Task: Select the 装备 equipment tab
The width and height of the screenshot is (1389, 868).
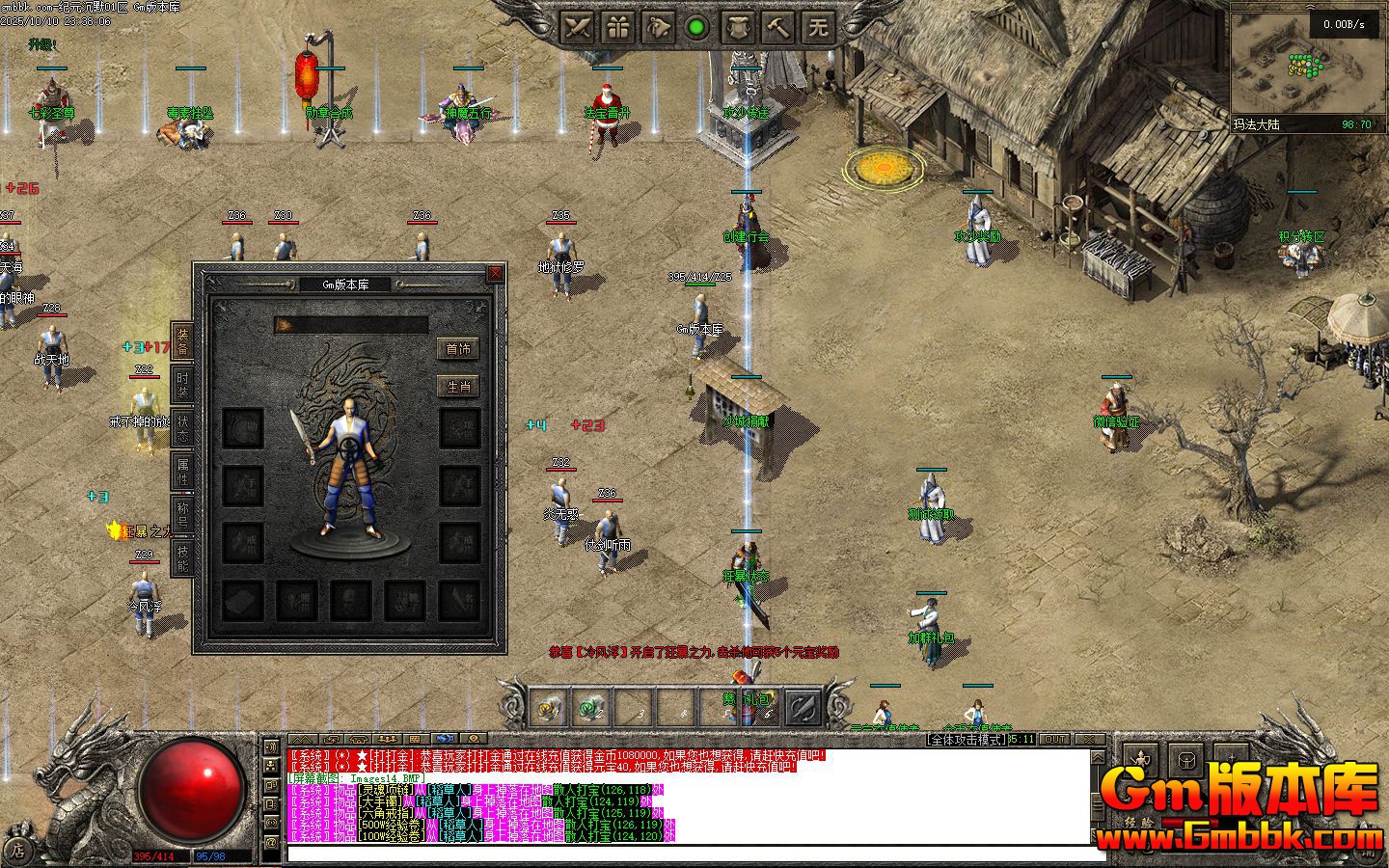Action: 182,341
